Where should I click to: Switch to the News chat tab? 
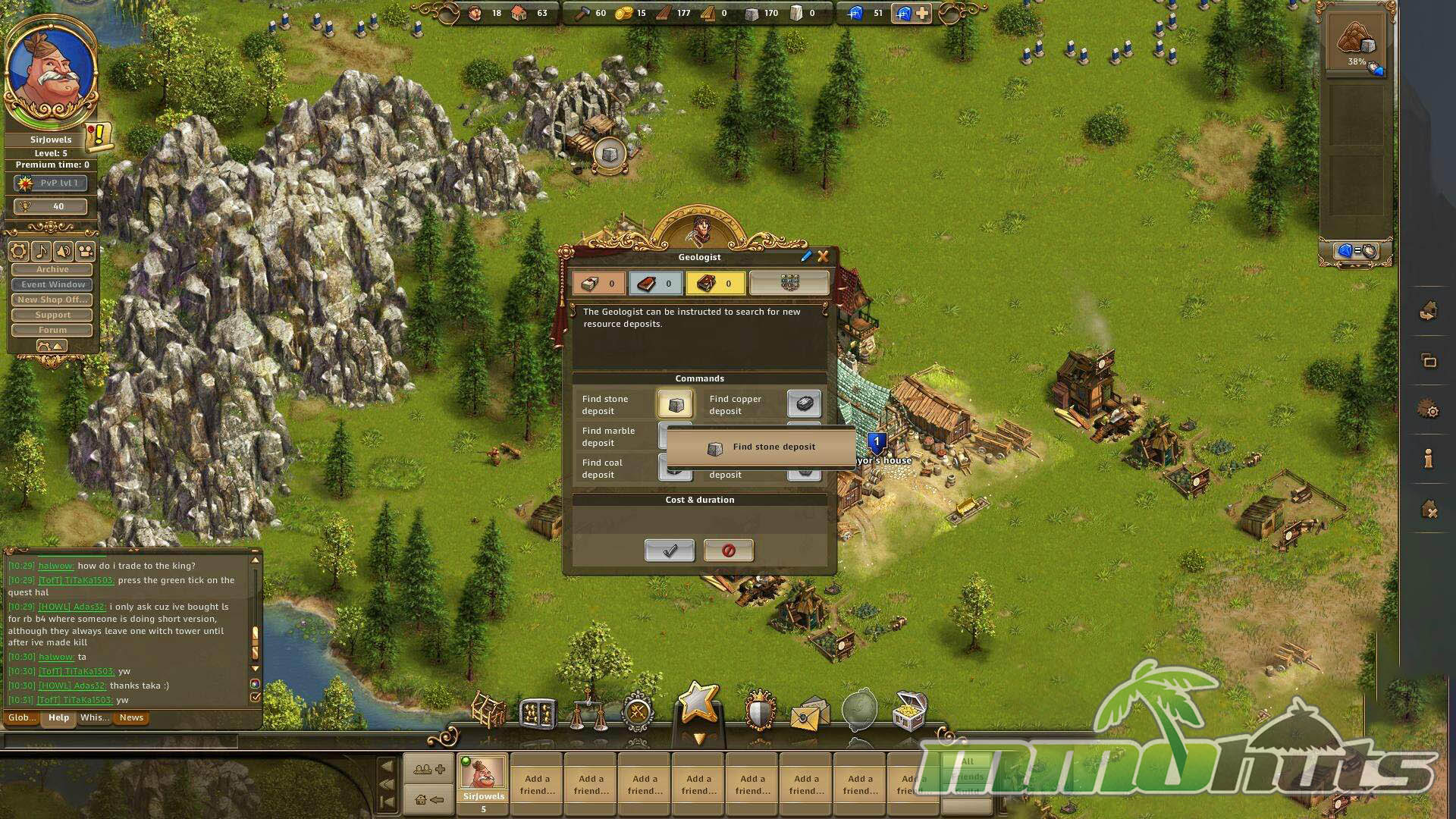tap(131, 717)
